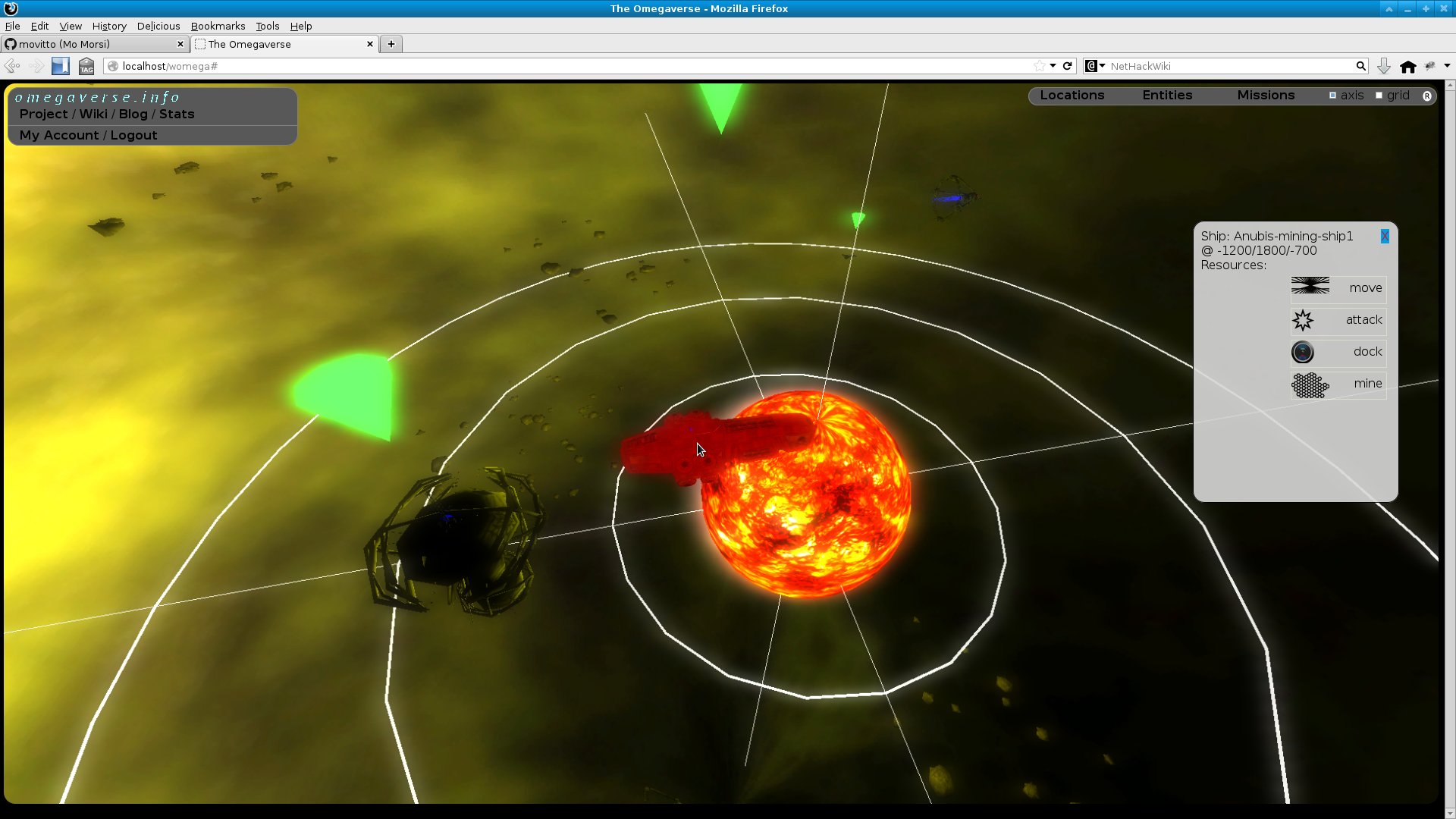Click the reload page icon
The width and height of the screenshot is (1456, 819).
click(1068, 66)
